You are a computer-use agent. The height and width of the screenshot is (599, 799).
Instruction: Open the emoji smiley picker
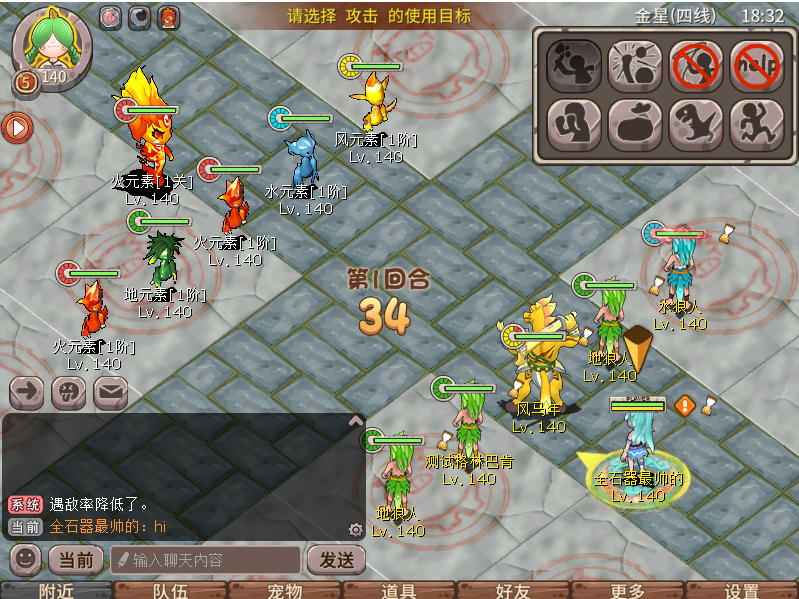pyautogui.click(x=26, y=559)
